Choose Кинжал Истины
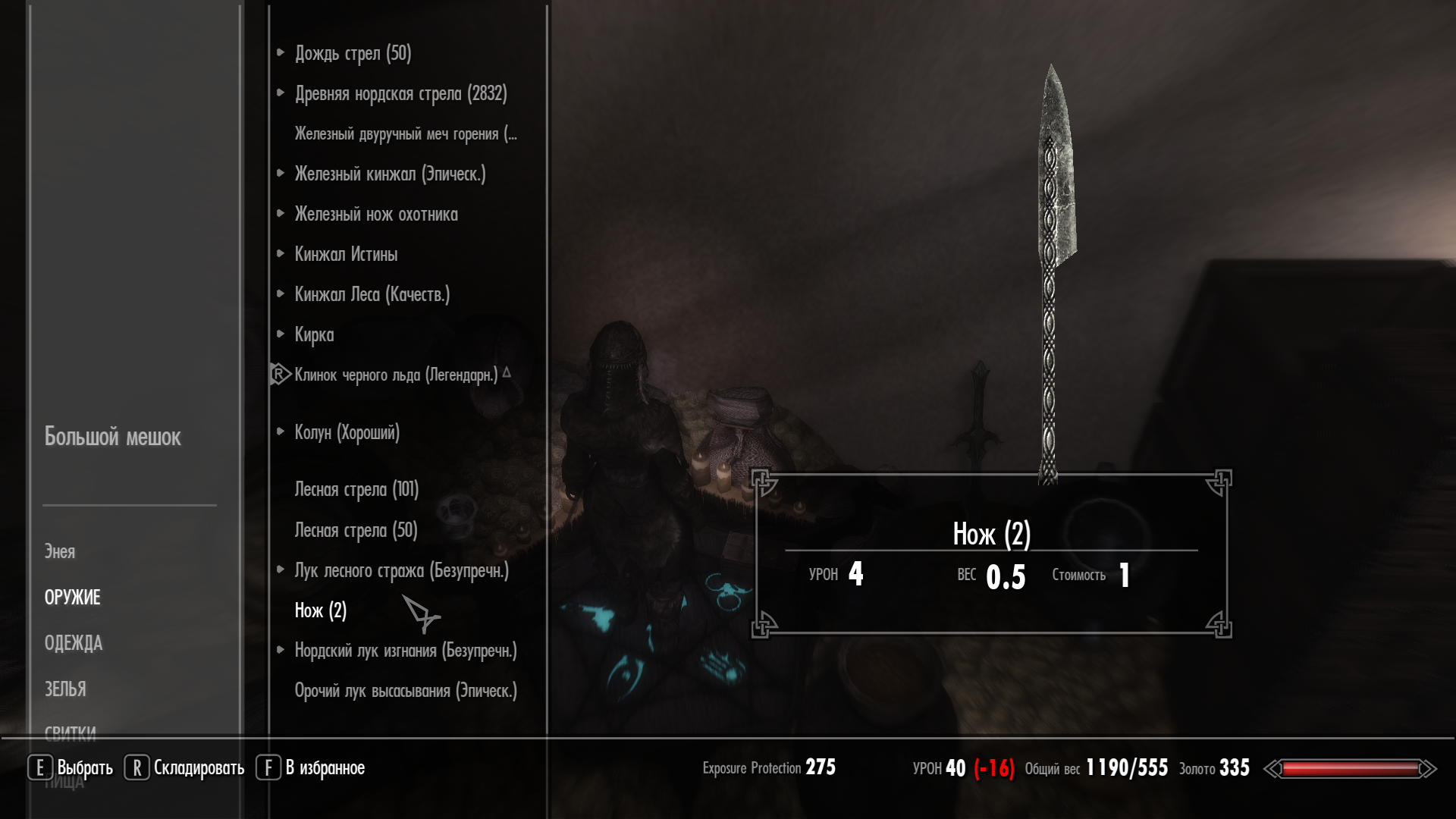Viewport: 1456px width, 819px height. (346, 254)
